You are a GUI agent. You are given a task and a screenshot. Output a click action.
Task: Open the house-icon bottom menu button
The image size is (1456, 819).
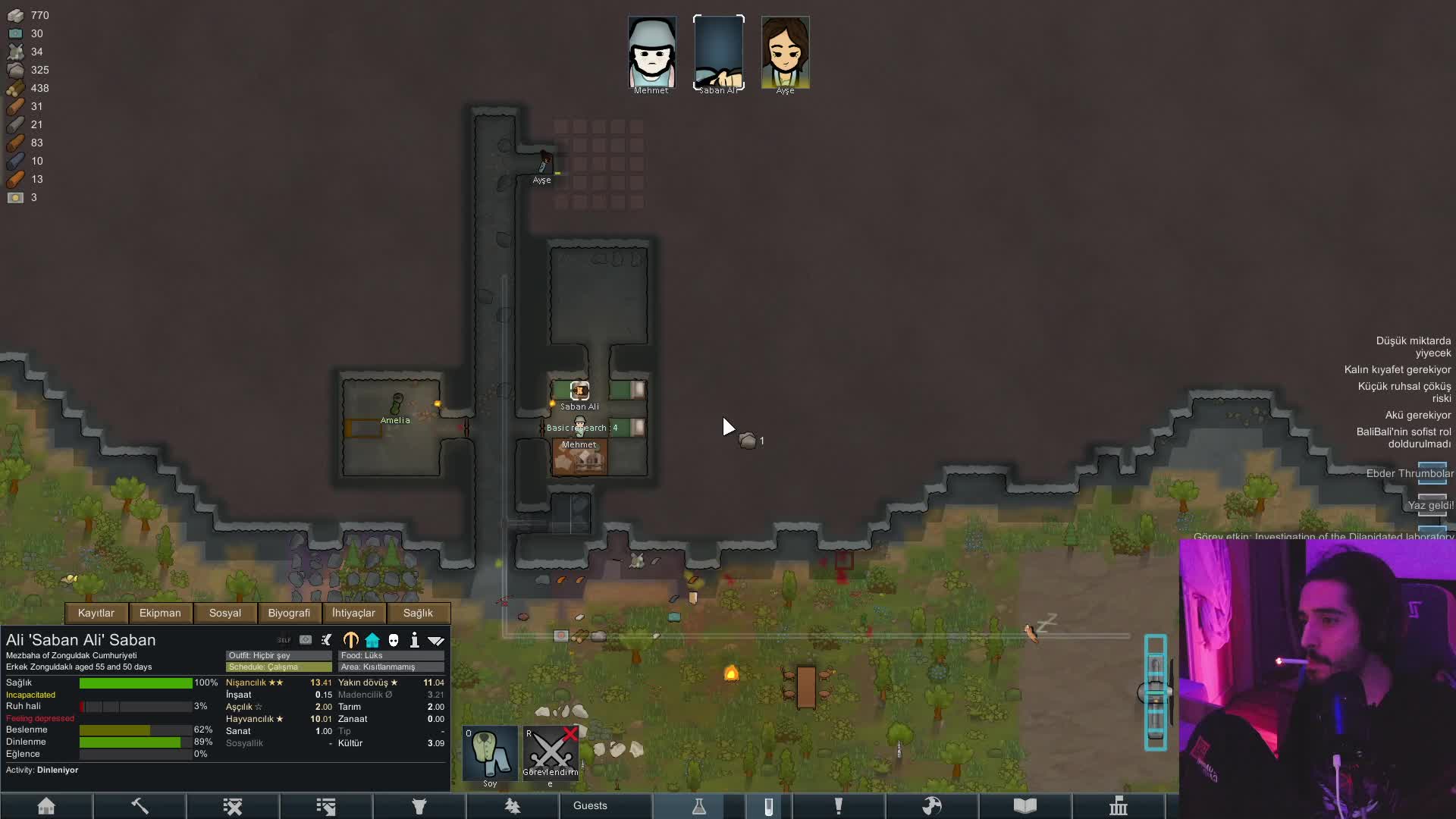[x=46, y=806]
